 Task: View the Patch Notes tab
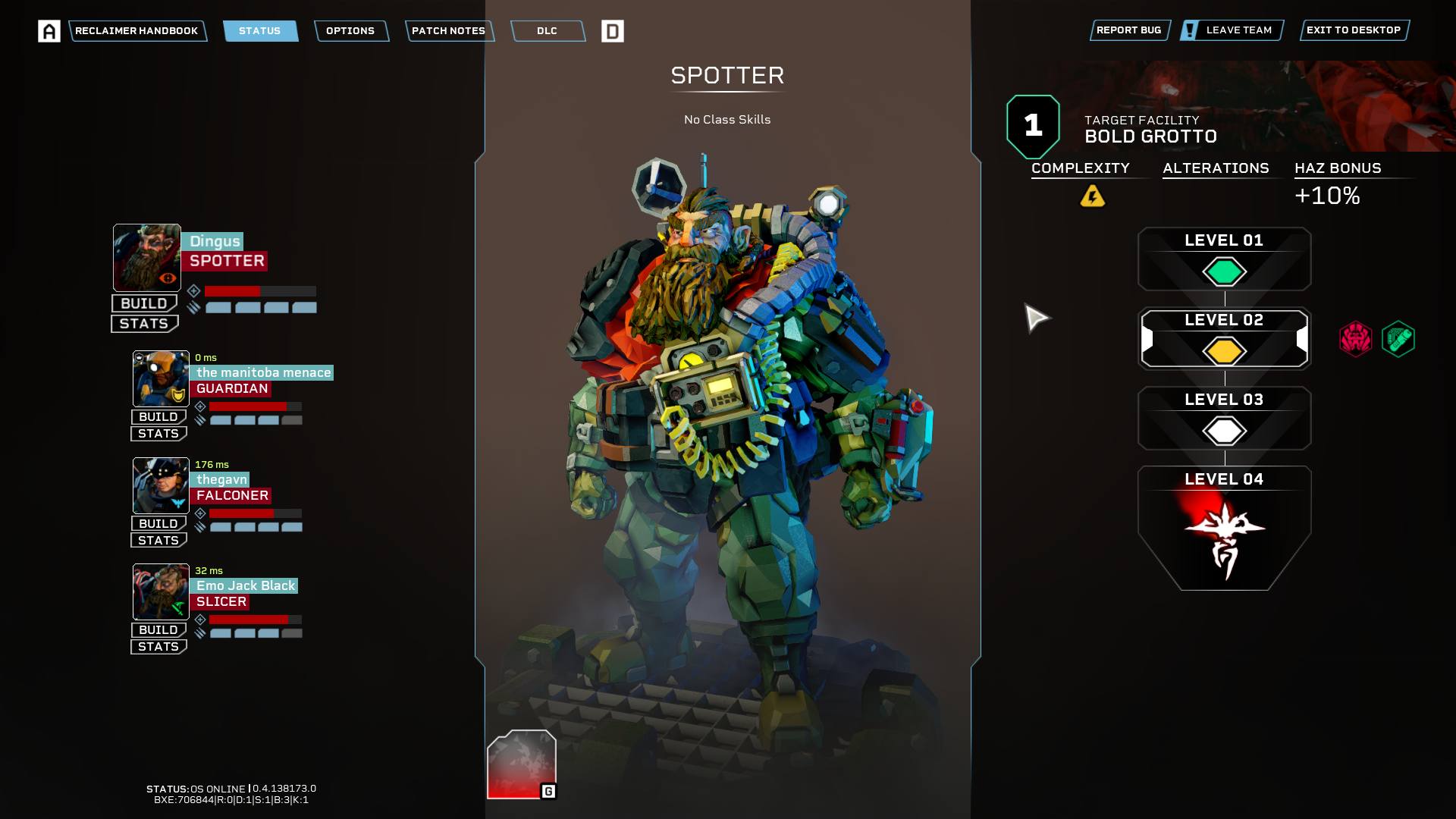448,31
